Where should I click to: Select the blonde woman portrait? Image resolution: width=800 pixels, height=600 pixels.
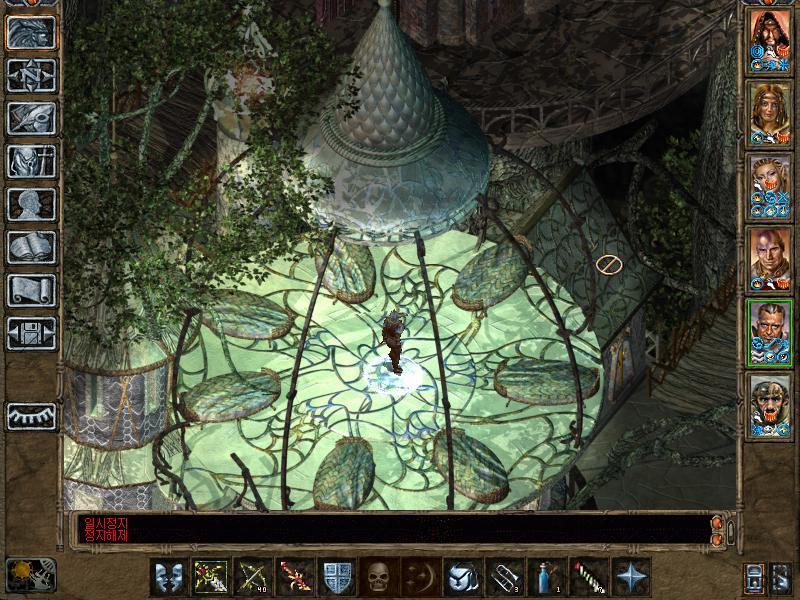pos(770,185)
